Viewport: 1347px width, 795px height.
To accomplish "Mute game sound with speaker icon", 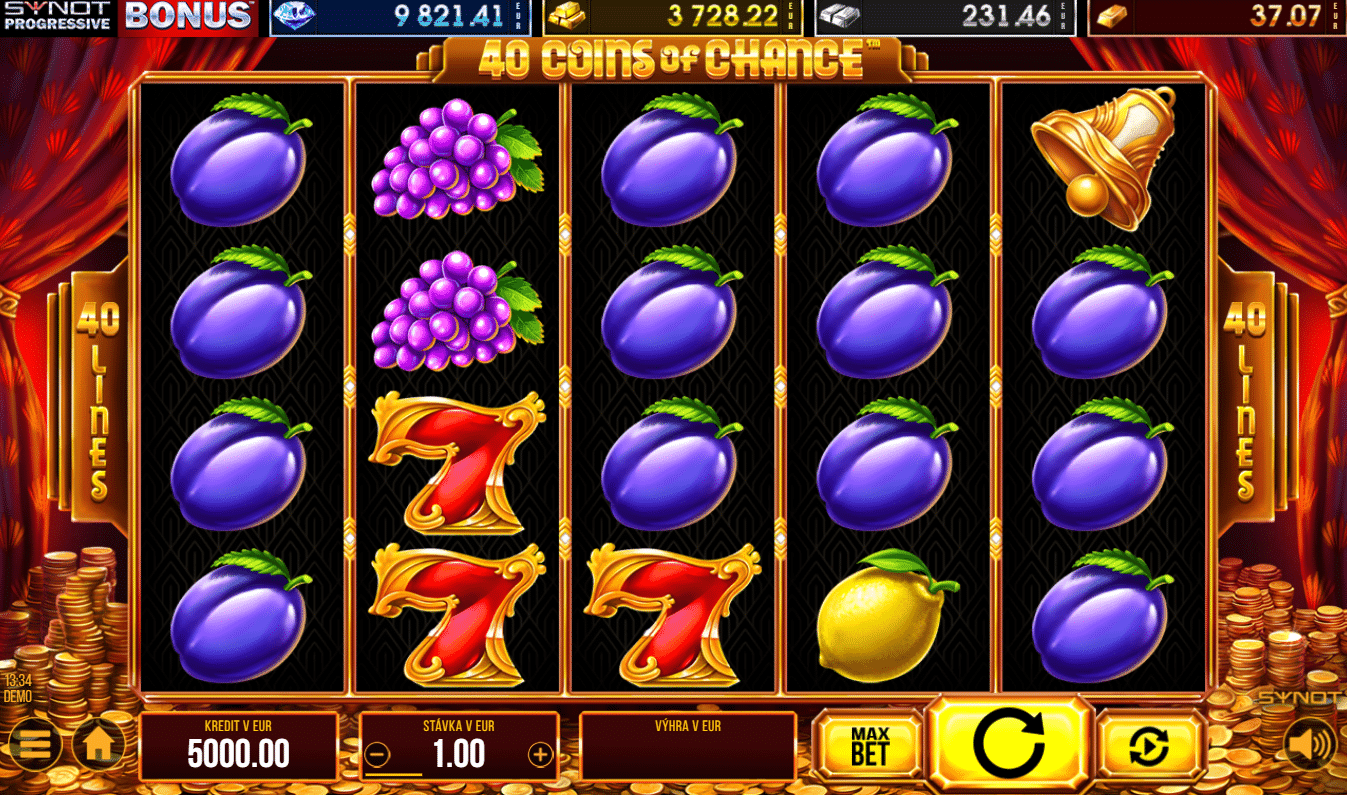I will pos(1311,744).
